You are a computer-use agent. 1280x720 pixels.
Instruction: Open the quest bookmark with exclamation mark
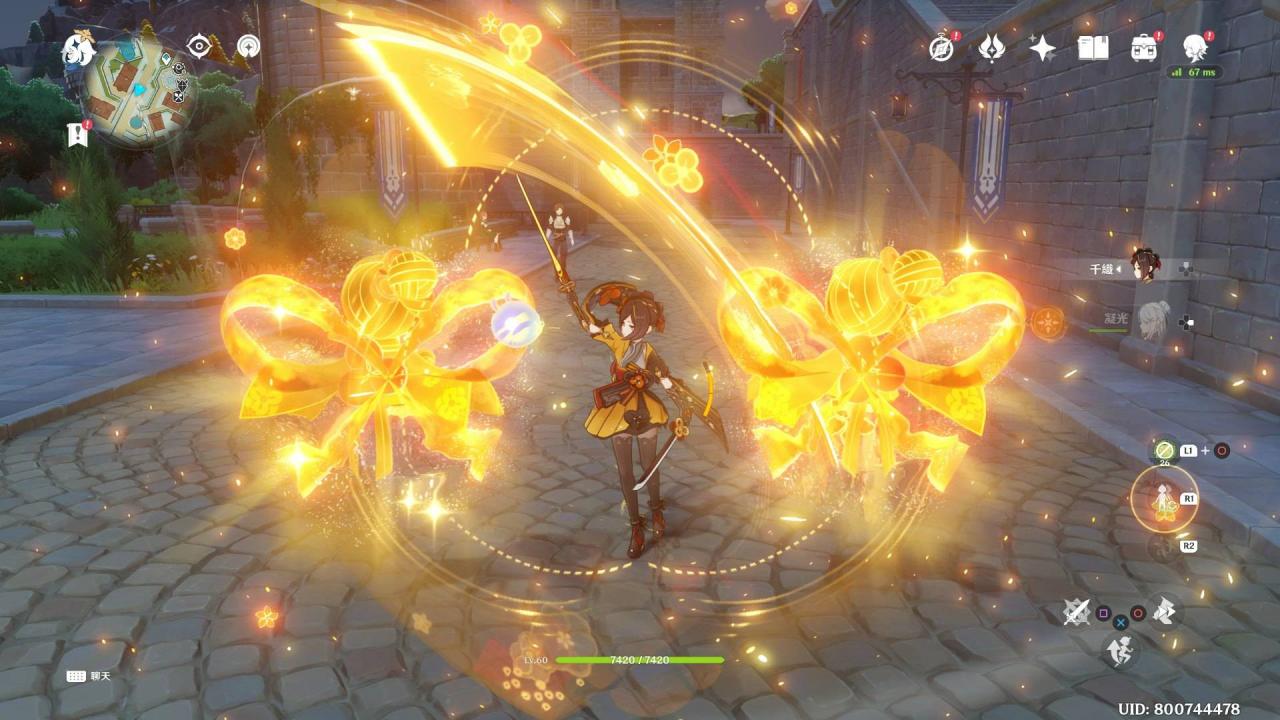point(77,133)
